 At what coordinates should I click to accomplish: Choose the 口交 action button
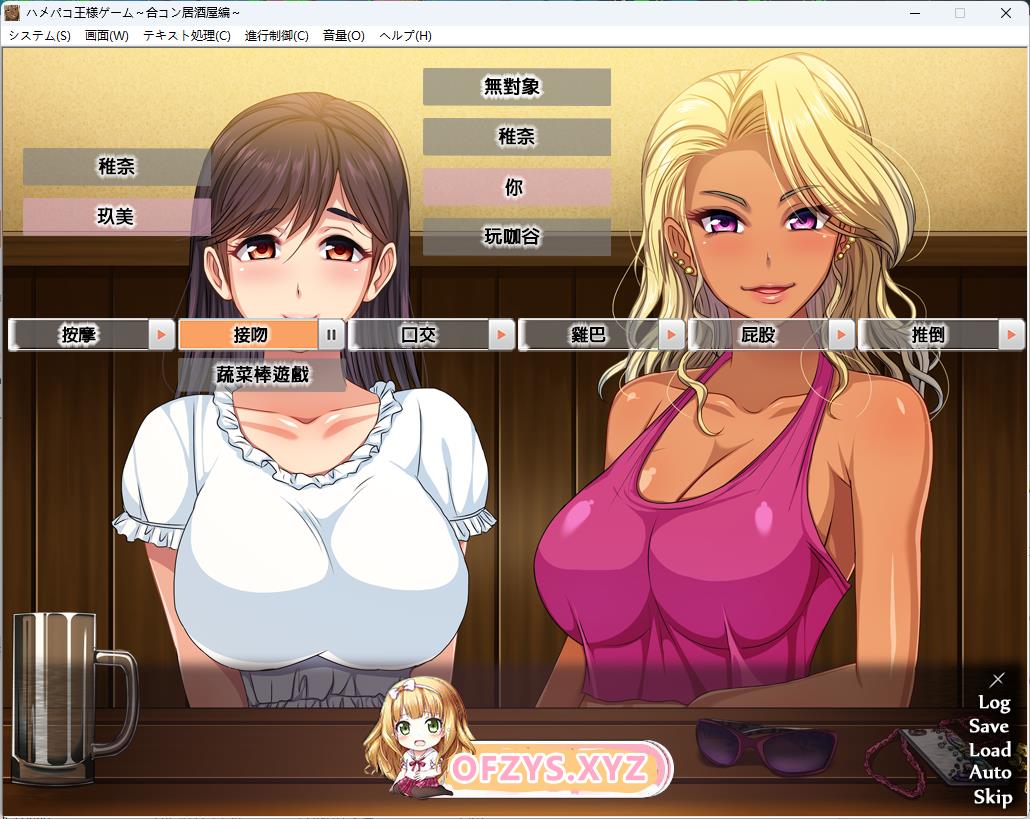(x=419, y=335)
